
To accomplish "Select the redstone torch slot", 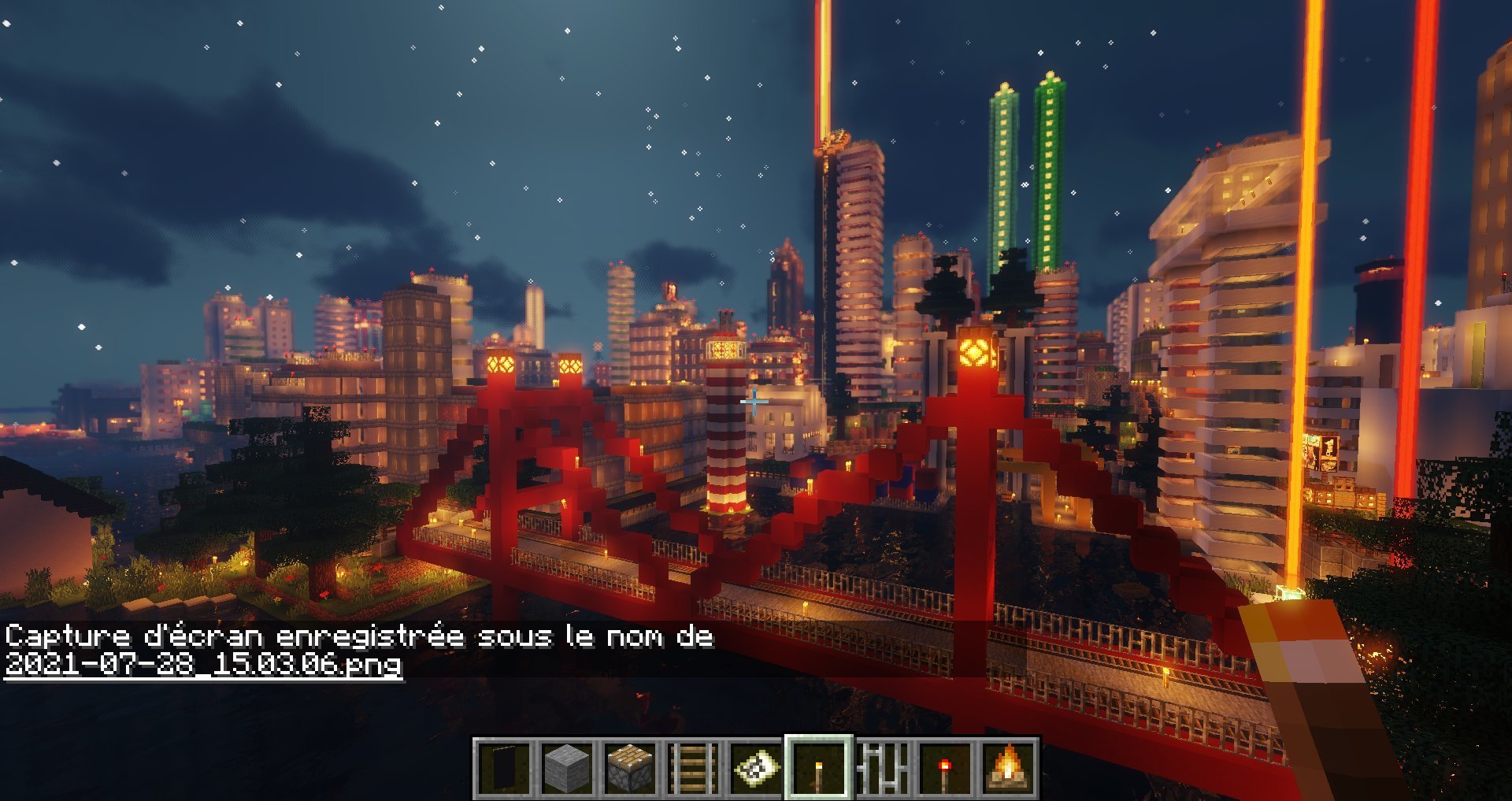I will click(x=945, y=768).
